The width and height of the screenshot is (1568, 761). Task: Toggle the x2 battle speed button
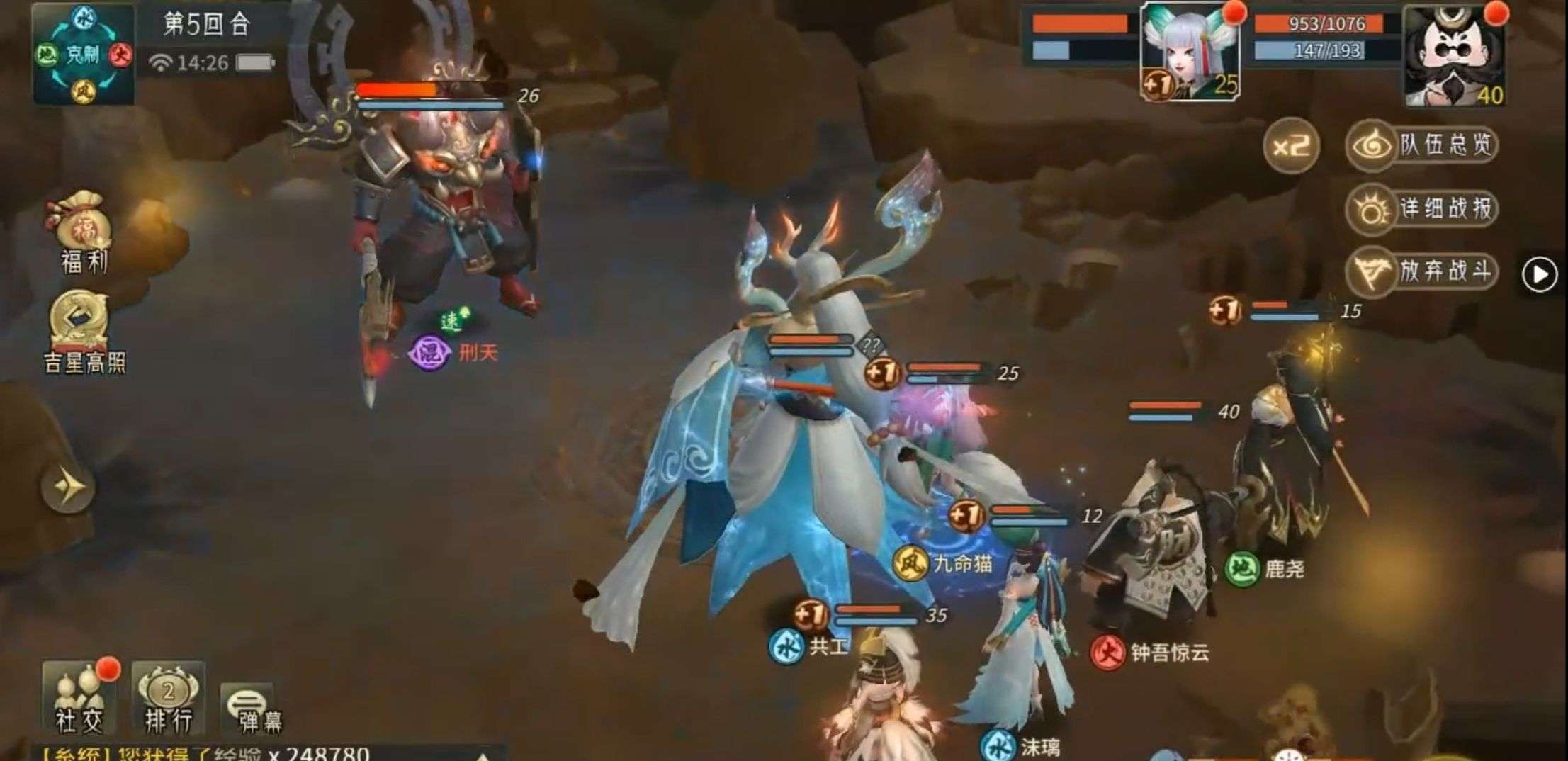[x=1290, y=146]
